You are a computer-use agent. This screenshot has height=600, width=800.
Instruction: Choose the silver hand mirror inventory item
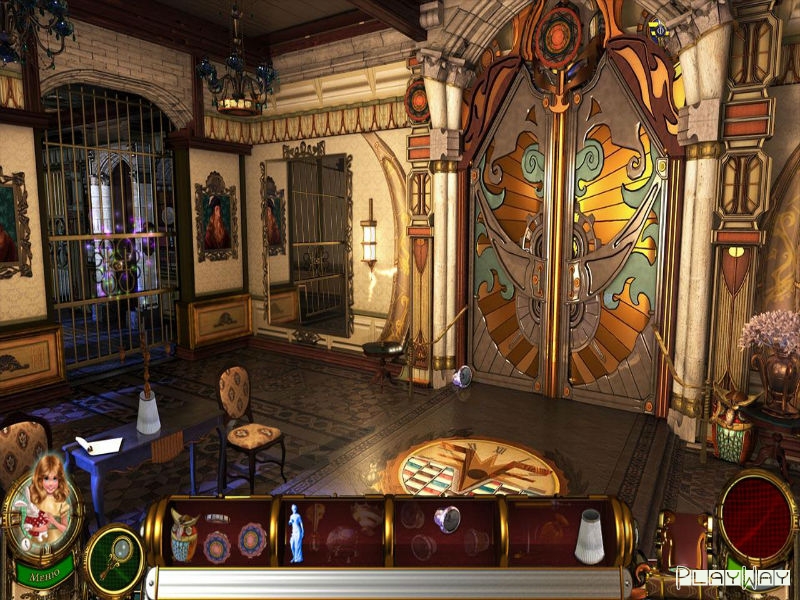pos(447,518)
